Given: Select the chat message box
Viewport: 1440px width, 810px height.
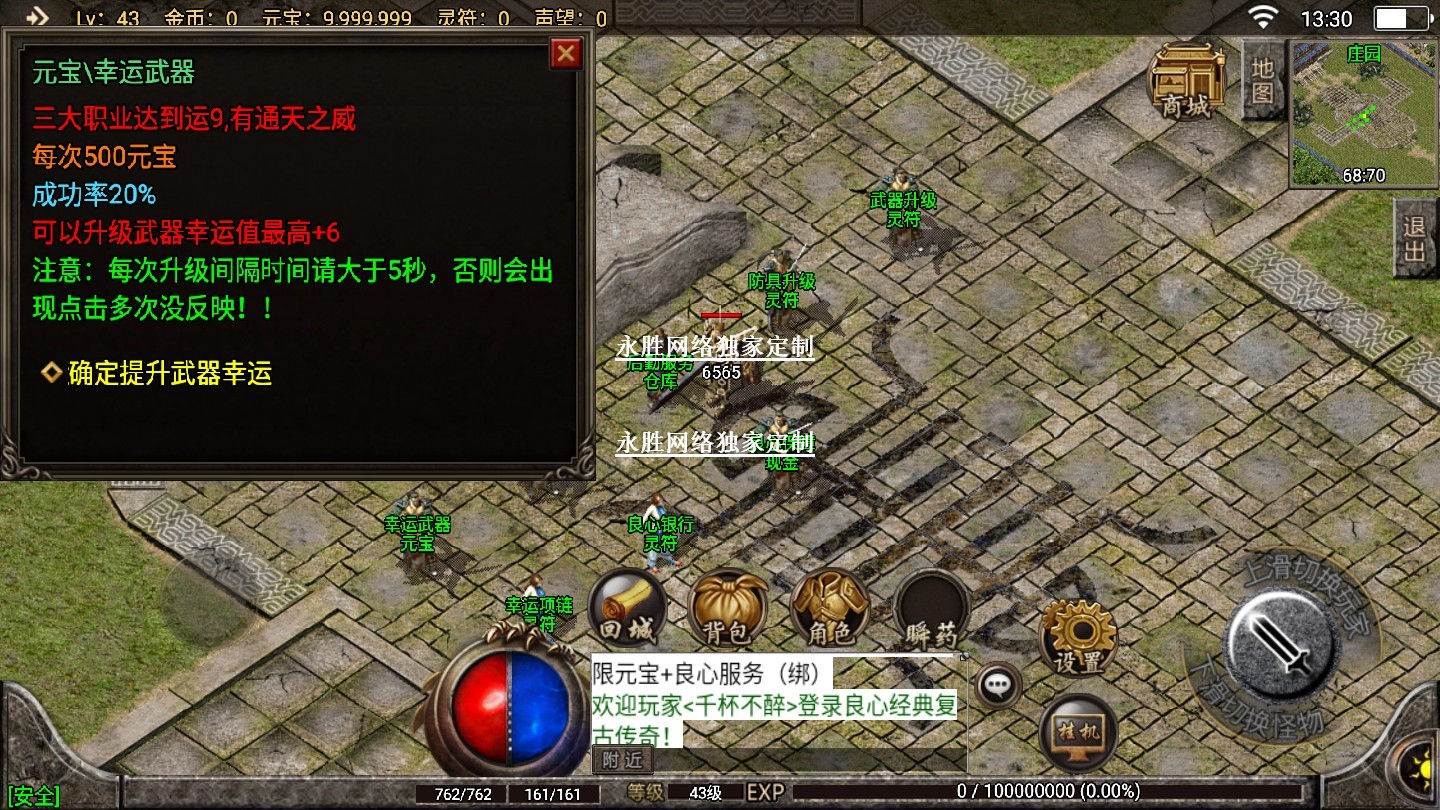Looking at the screenshot, I should (778, 702).
